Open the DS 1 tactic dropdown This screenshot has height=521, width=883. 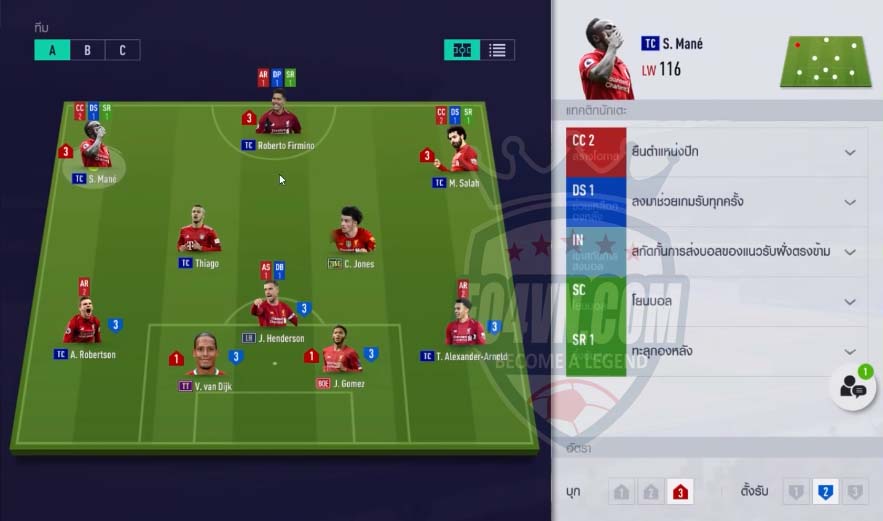coord(850,202)
